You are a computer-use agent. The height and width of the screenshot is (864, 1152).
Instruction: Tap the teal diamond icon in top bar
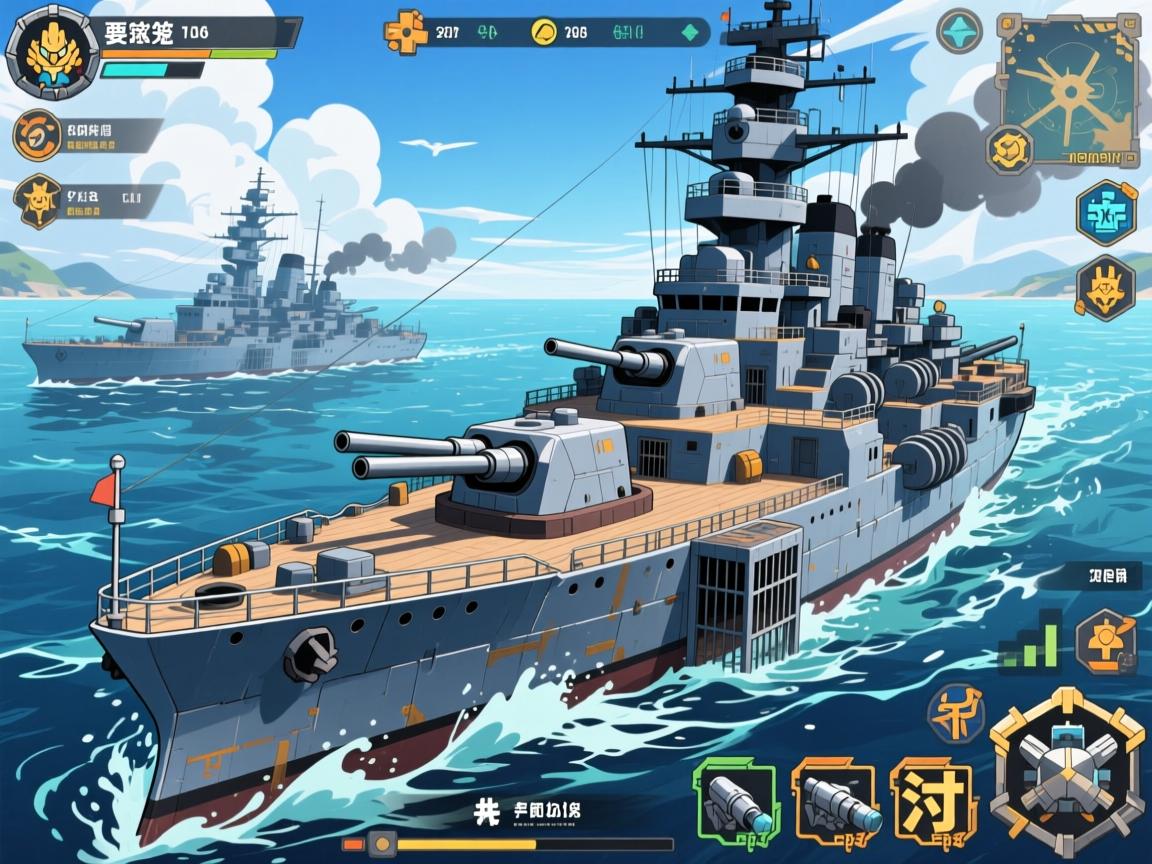689,32
